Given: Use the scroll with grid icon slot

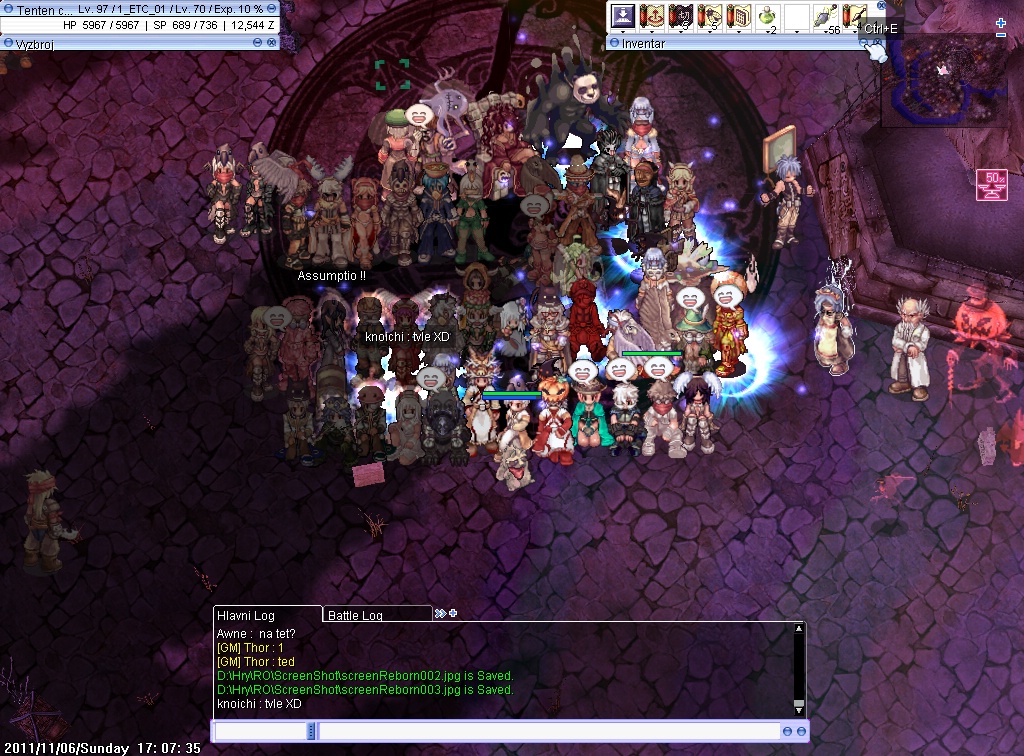Looking at the screenshot, I should [739, 17].
